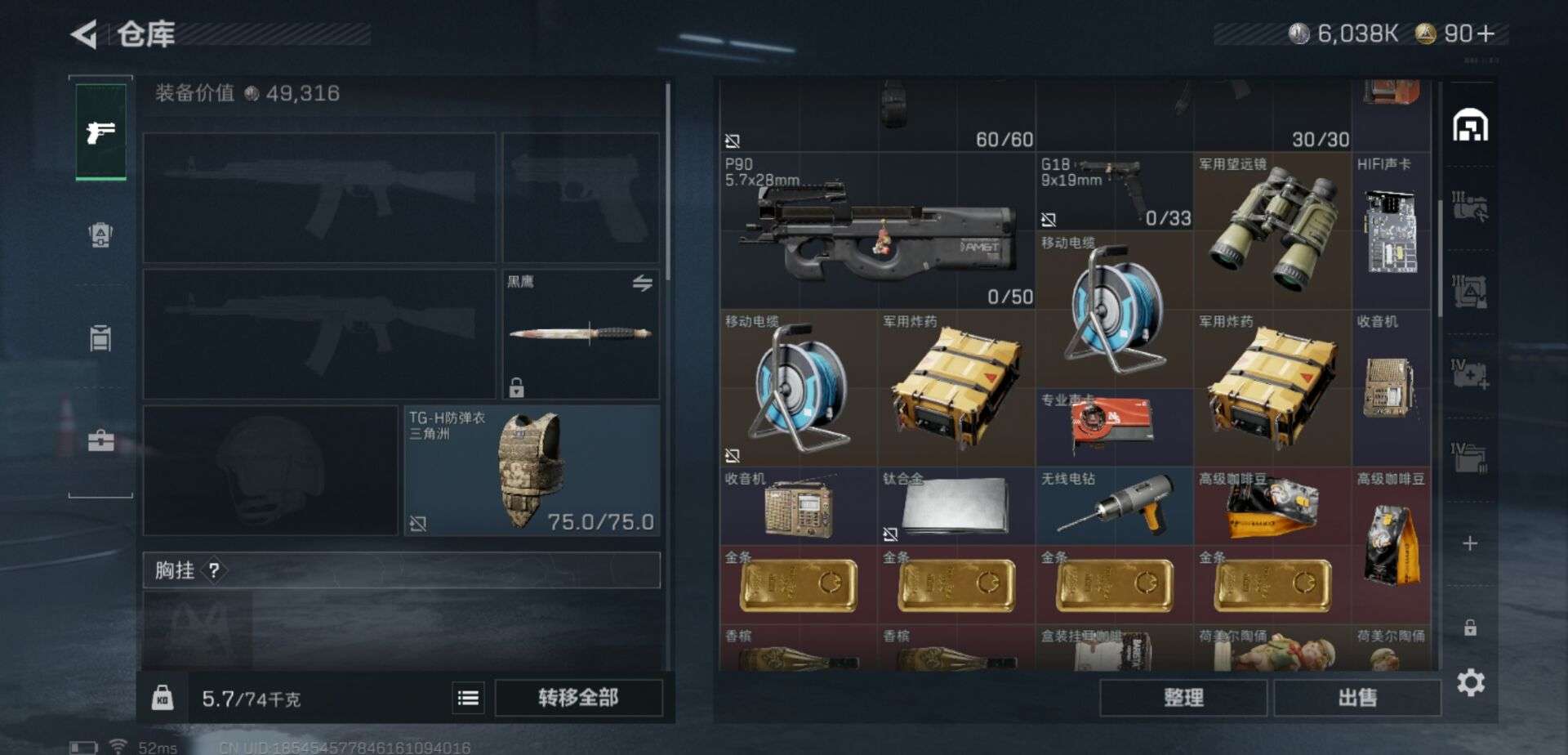Click the 胸挂 question mark help
This screenshot has width=1568, height=755.
point(214,570)
